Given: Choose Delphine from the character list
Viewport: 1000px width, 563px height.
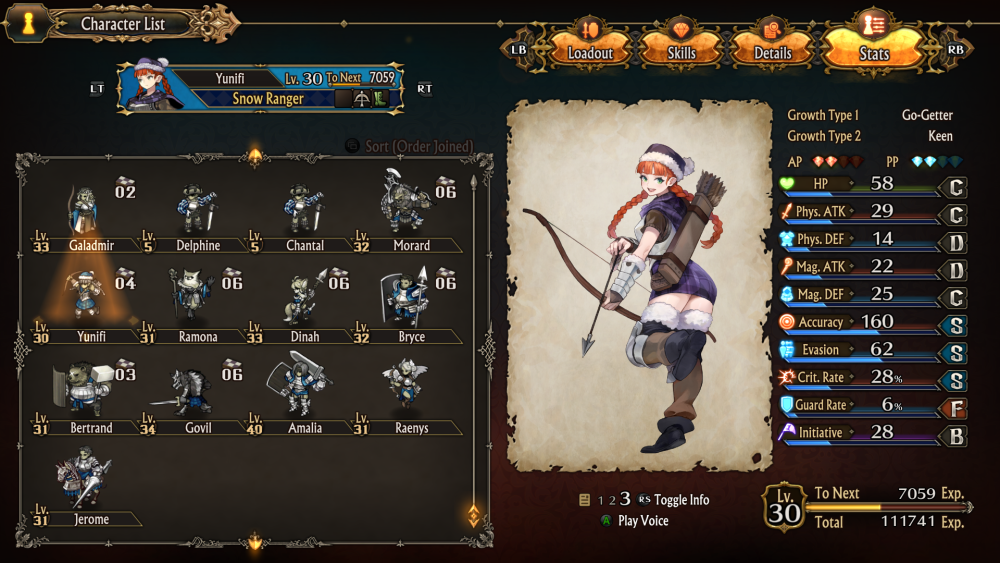Looking at the screenshot, I should click(x=197, y=215).
